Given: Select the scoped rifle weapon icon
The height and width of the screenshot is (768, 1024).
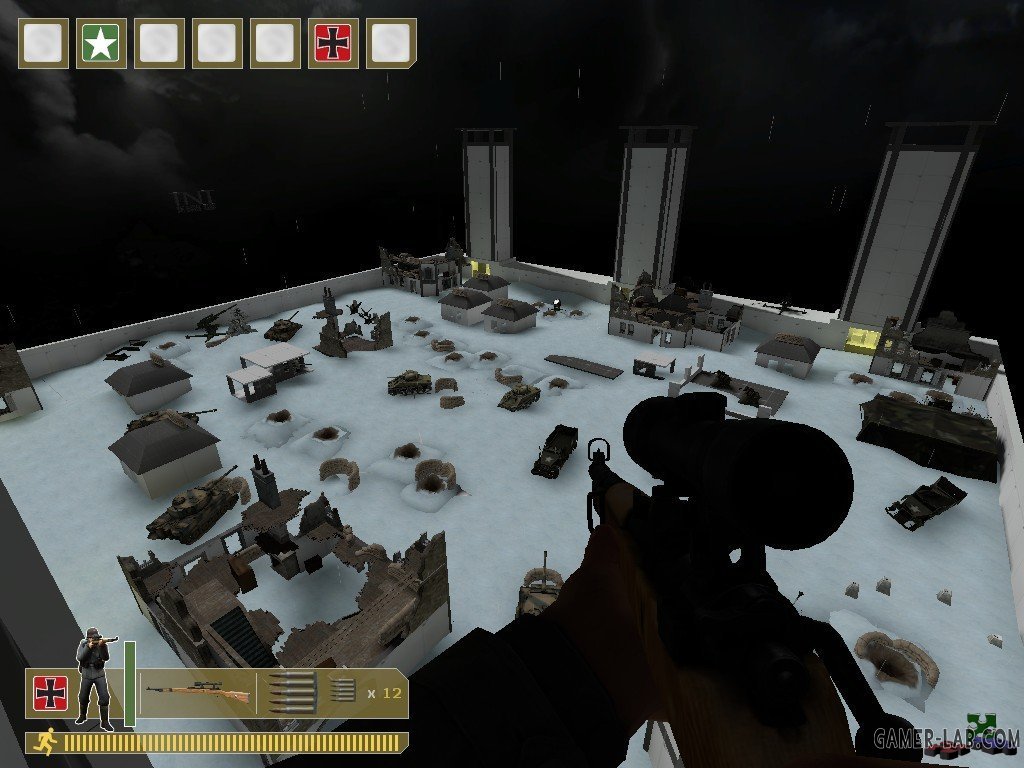Looking at the screenshot, I should [x=196, y=692].
